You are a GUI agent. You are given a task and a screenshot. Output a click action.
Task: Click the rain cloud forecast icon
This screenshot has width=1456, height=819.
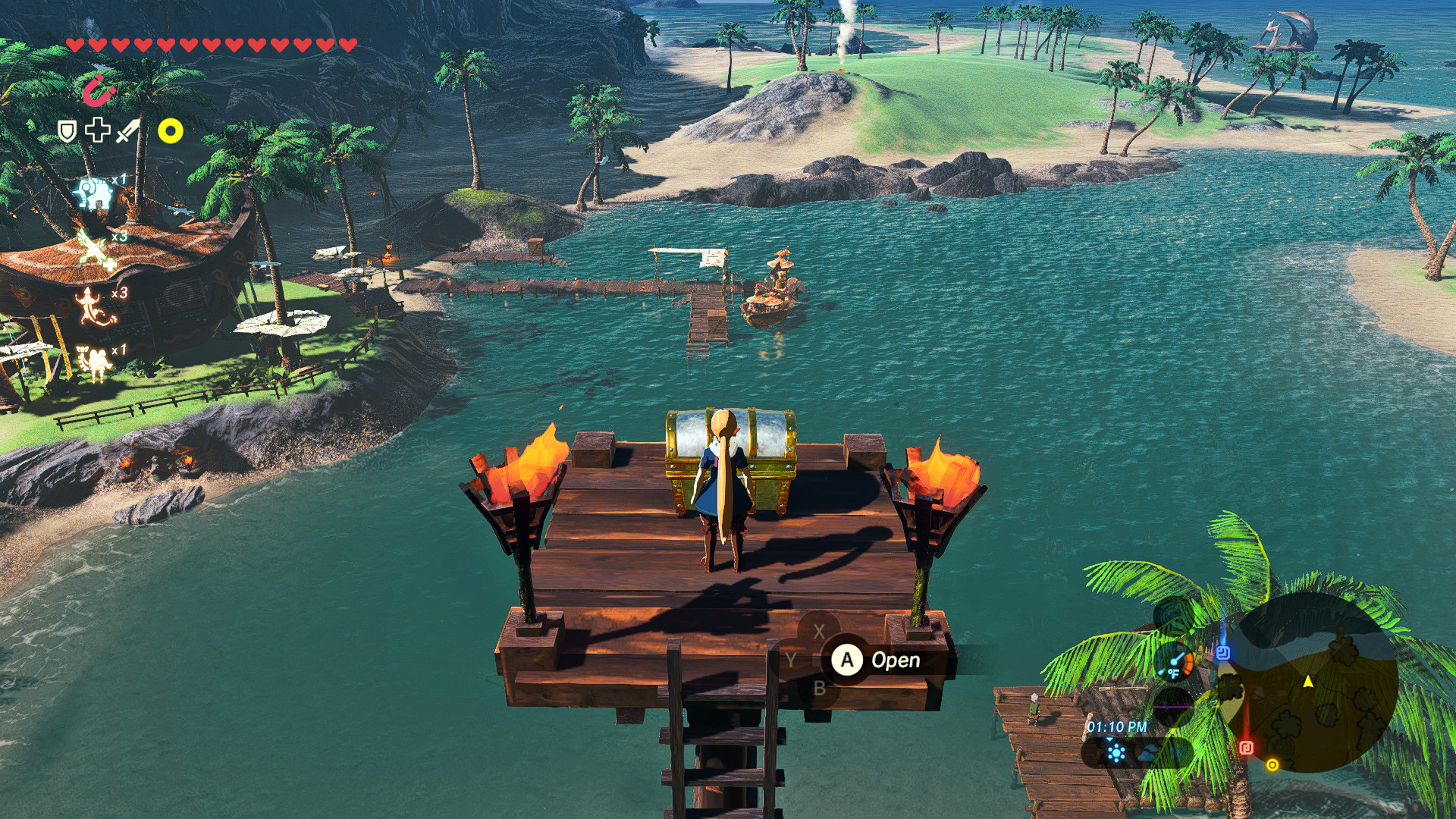1146,753
